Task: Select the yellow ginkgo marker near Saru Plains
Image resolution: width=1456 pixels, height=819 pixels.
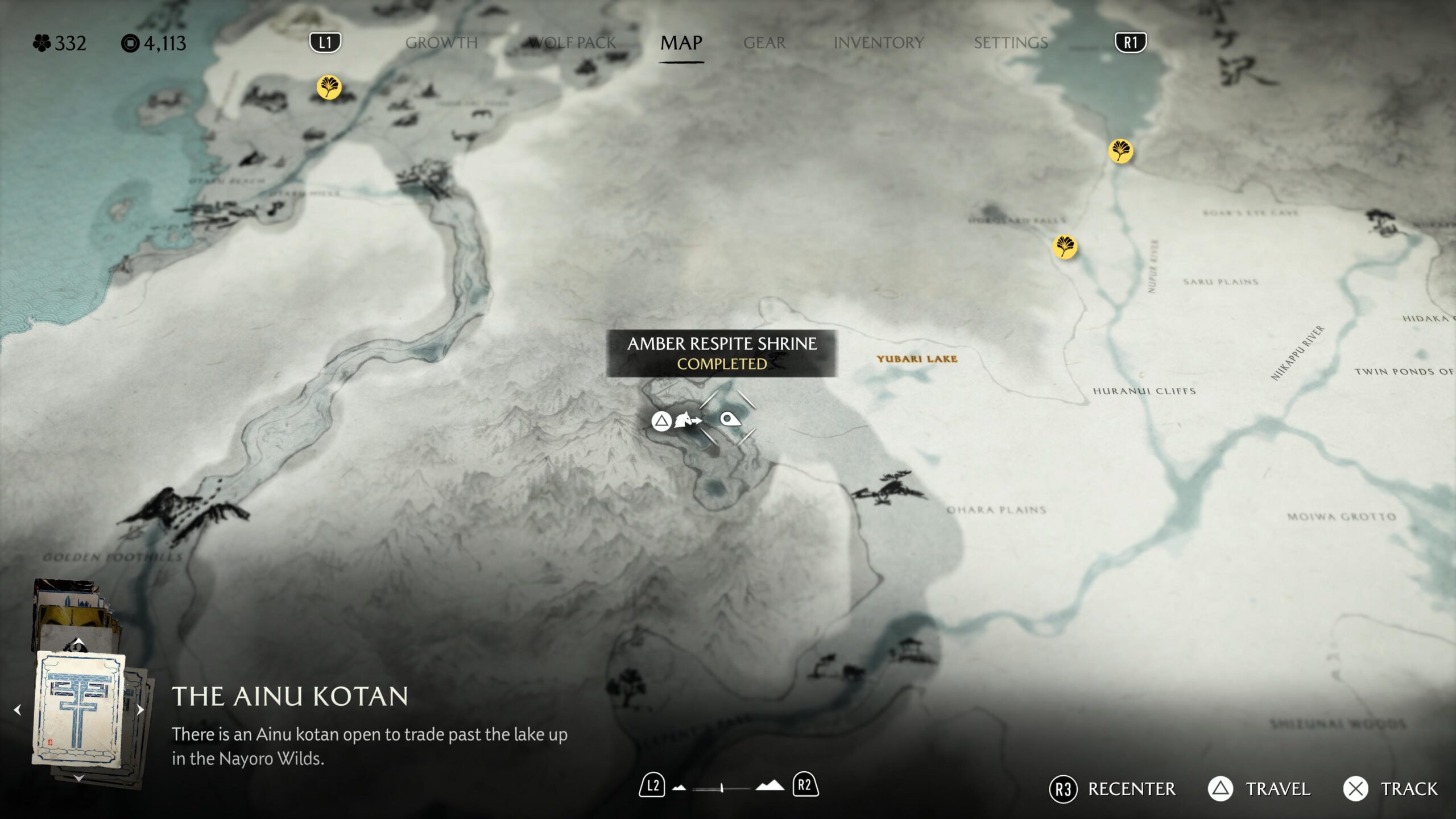Action: coord(1065,247)
